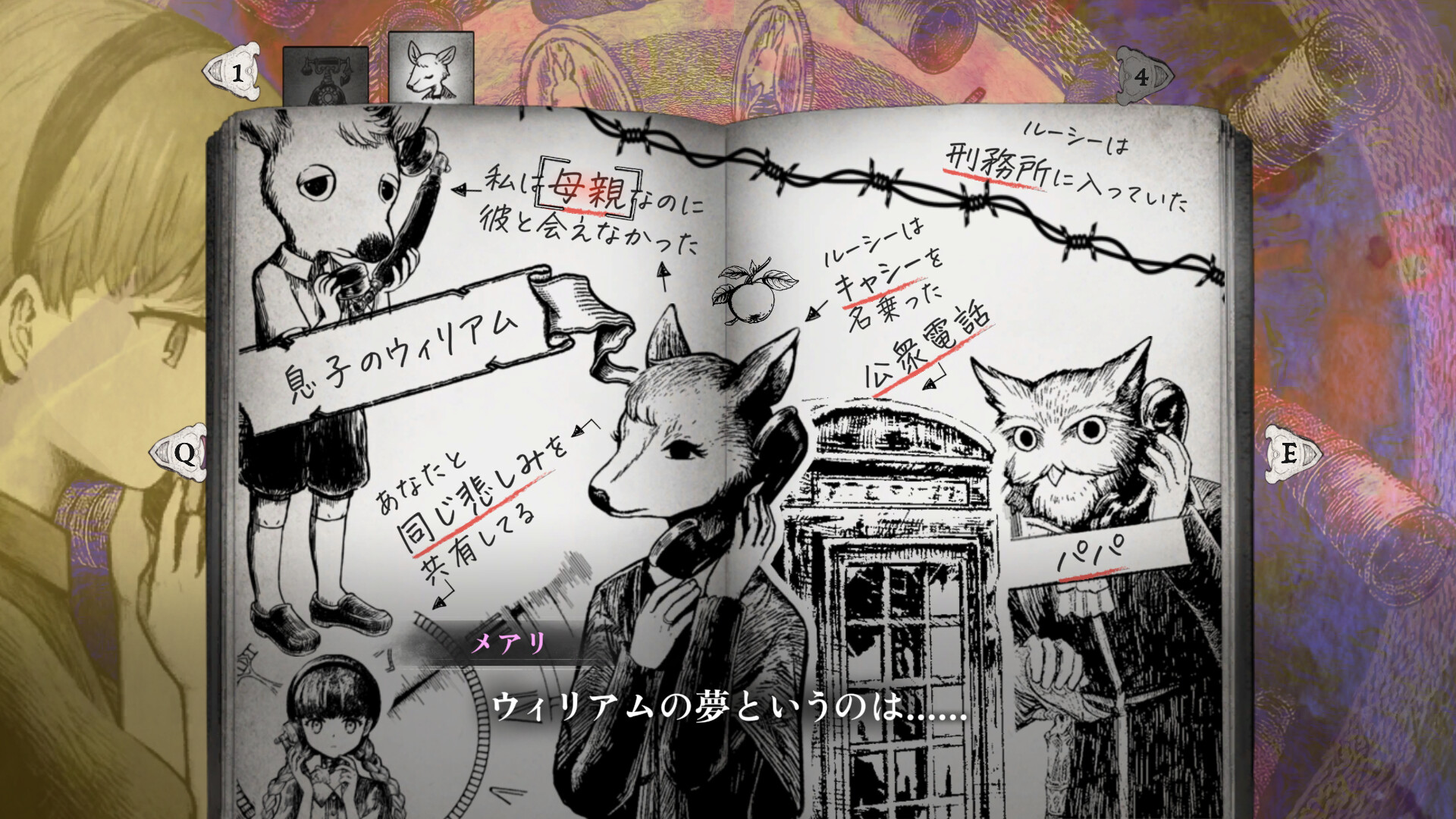
Task: Click the apple sketch between the pages
Action: [x=751, y=303]
